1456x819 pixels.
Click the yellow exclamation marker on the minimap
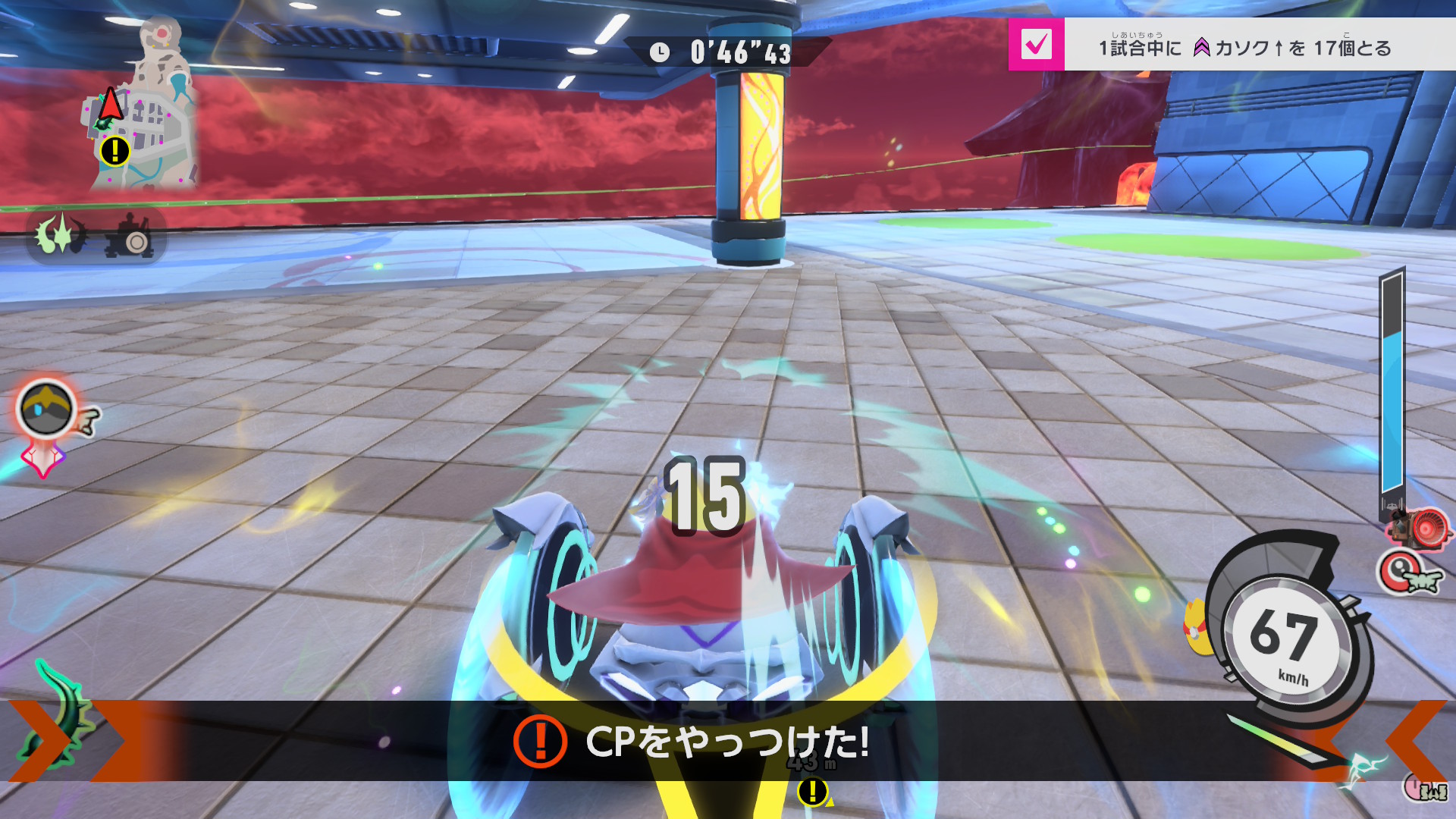coord(115,151)
